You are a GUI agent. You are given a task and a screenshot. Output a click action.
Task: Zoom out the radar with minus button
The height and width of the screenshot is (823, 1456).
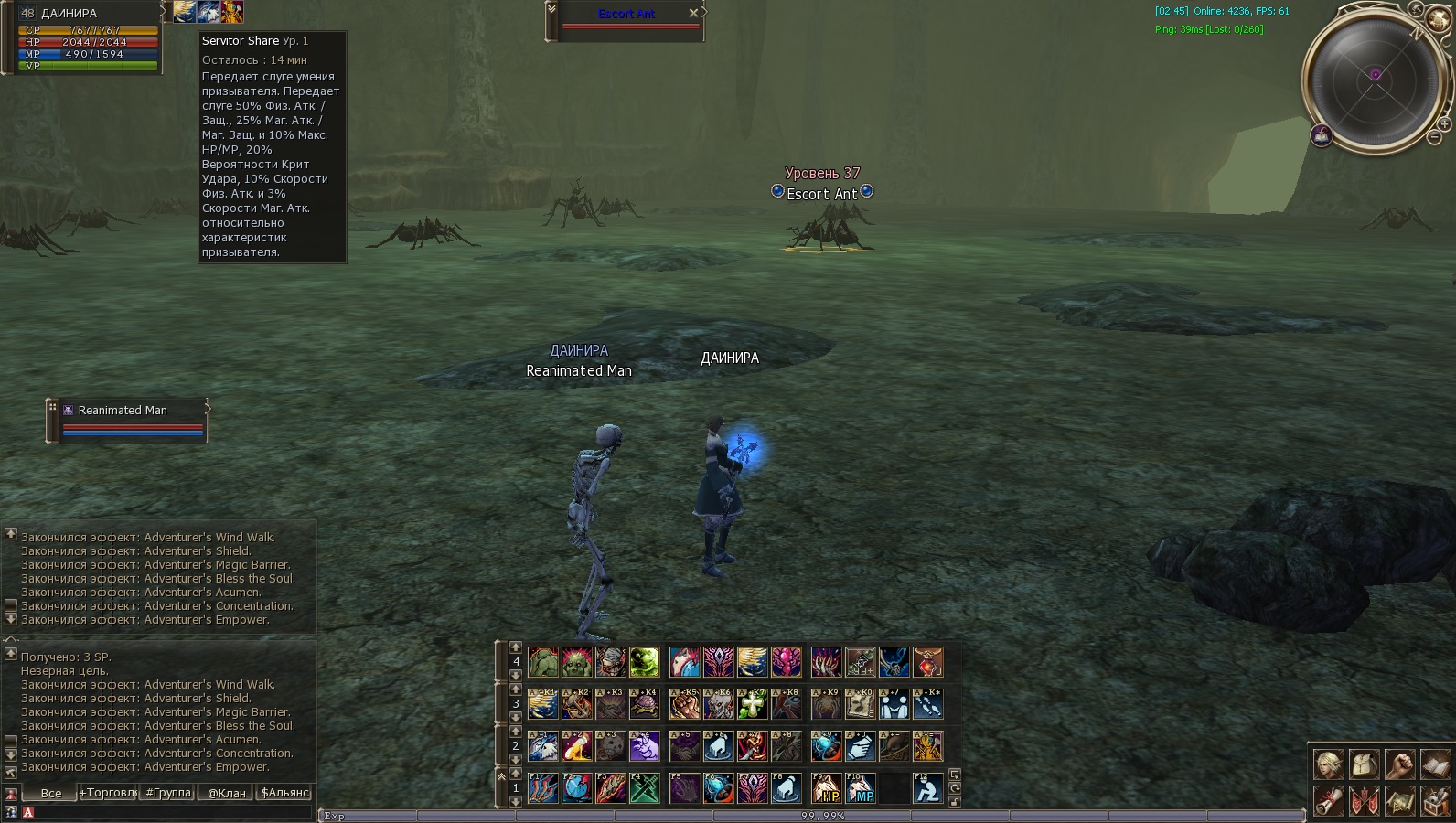(1434, 138)
